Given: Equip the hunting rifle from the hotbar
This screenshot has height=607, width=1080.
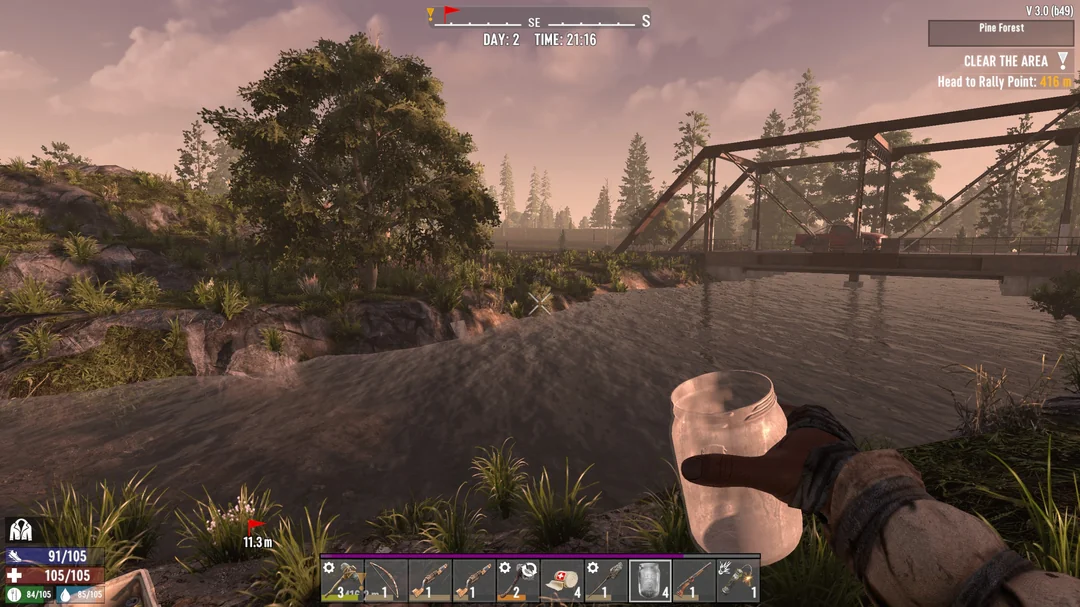Looking at the screenshot, I should pos(694,580).
